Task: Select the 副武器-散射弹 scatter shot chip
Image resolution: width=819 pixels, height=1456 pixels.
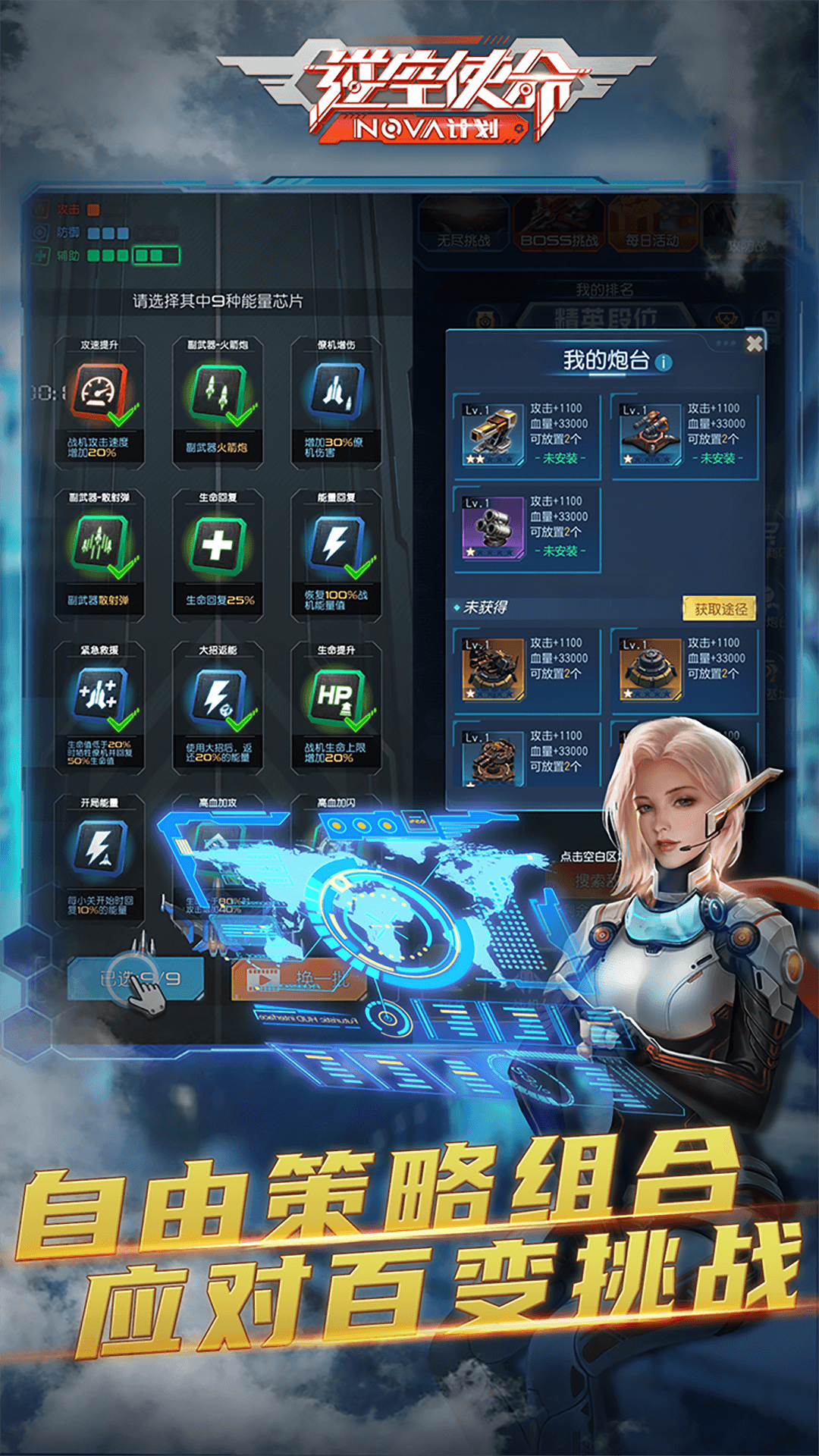Action: tap(99, 546)
